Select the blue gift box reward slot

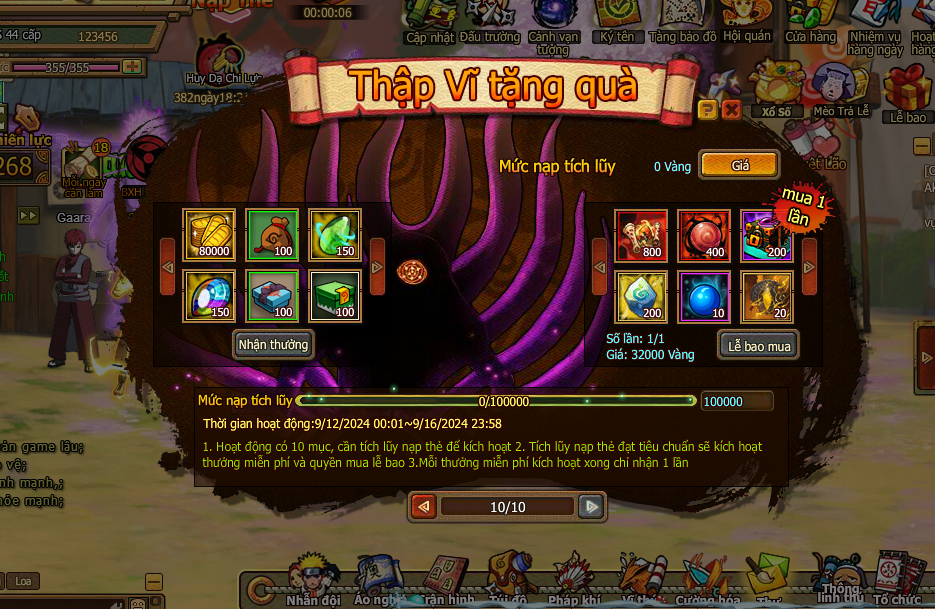[x=273, y=297]
